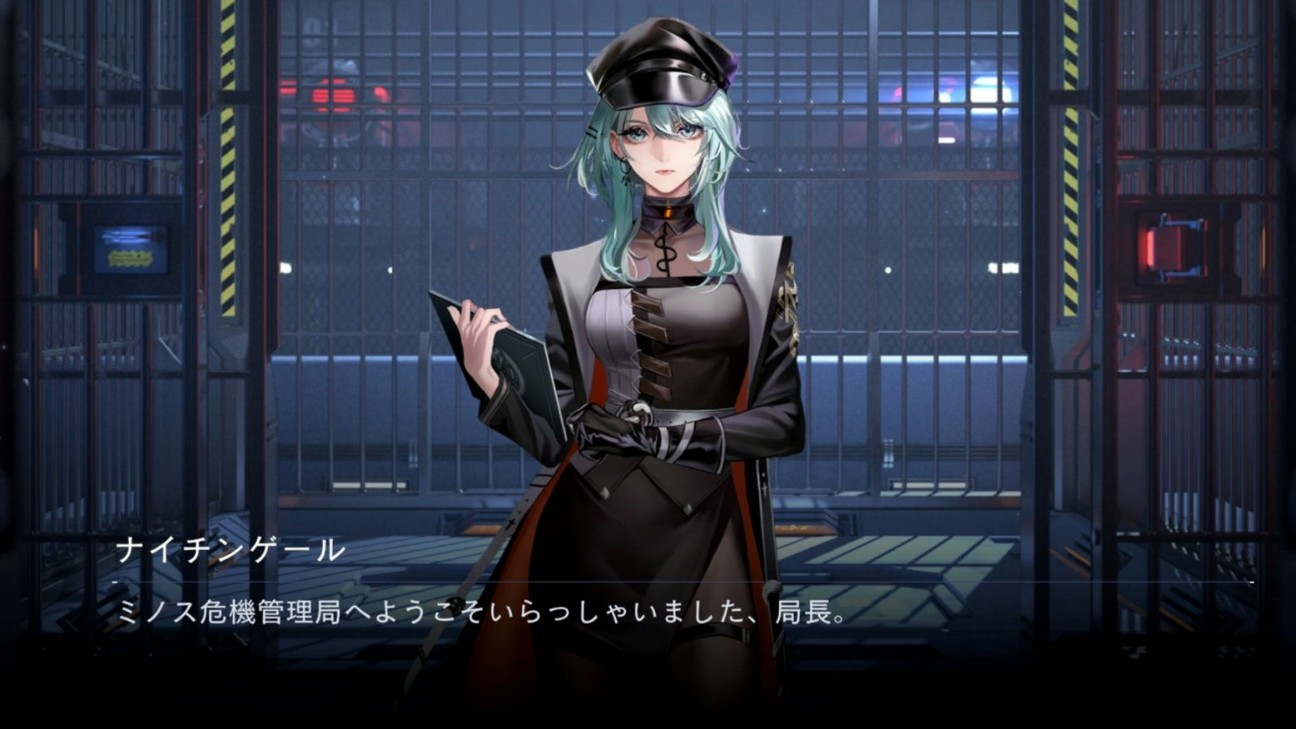1296x729 pixels.
Task: Click the dark area below the dialogue text
Action: [648, 690]
